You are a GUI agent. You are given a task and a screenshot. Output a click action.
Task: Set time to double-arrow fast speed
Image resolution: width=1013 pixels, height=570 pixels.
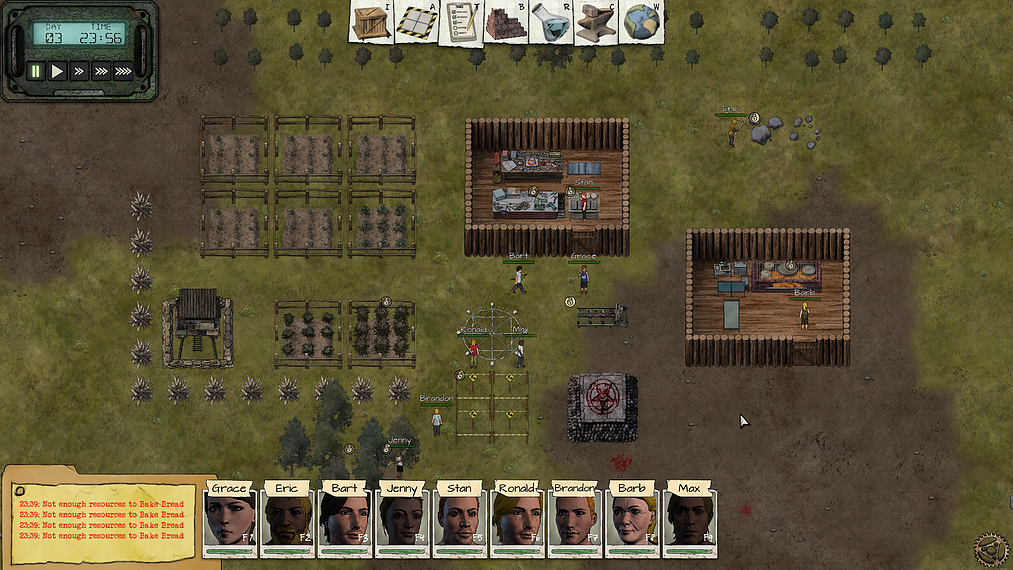pyautogui.click(x=79, y=71)
